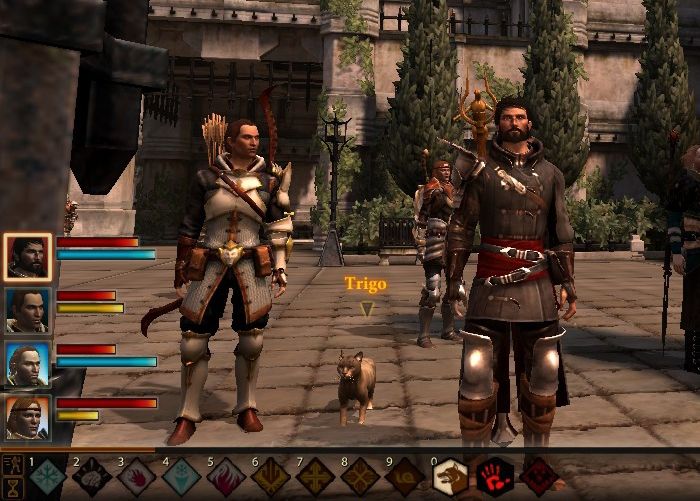Summon the mabari hound from slot 0

tap(450, 478)
